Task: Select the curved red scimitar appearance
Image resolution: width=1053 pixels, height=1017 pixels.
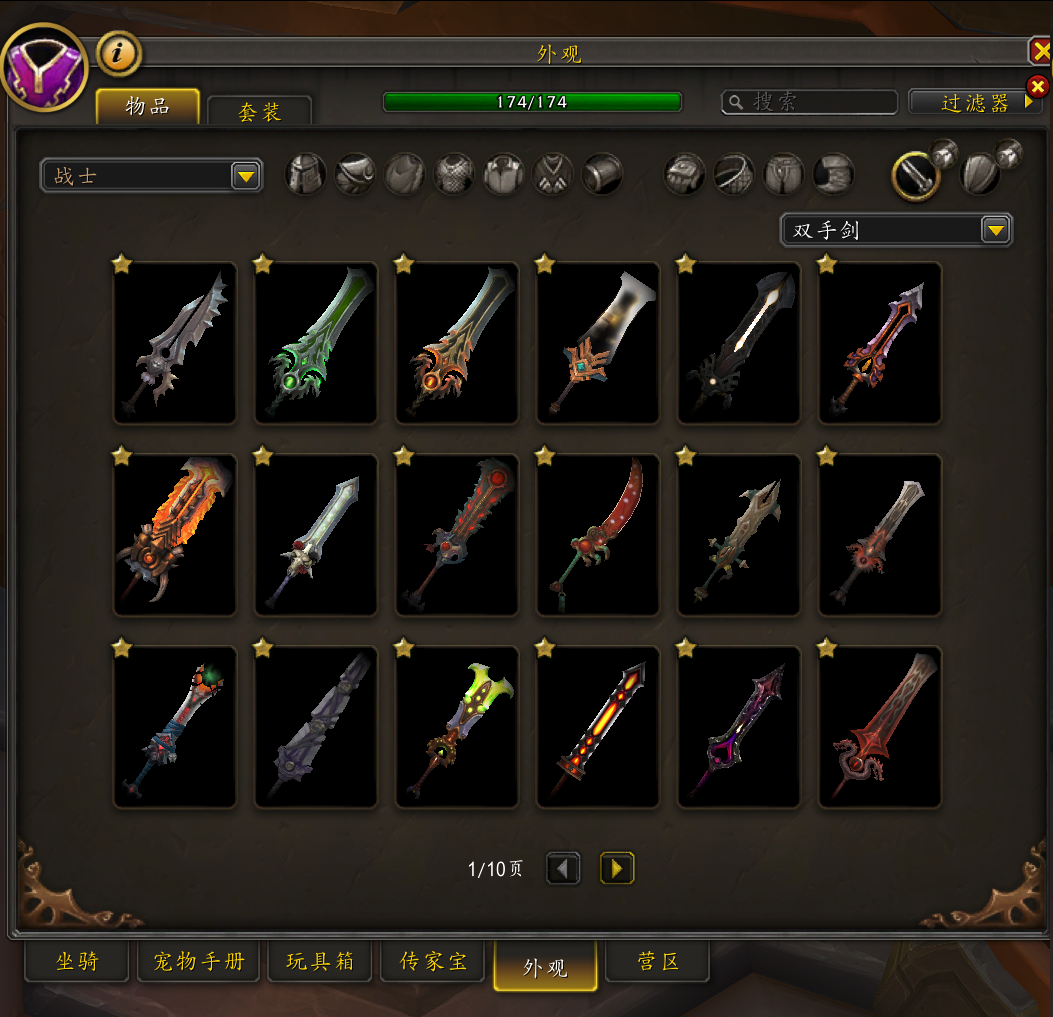Action: (x=598, y=535)
